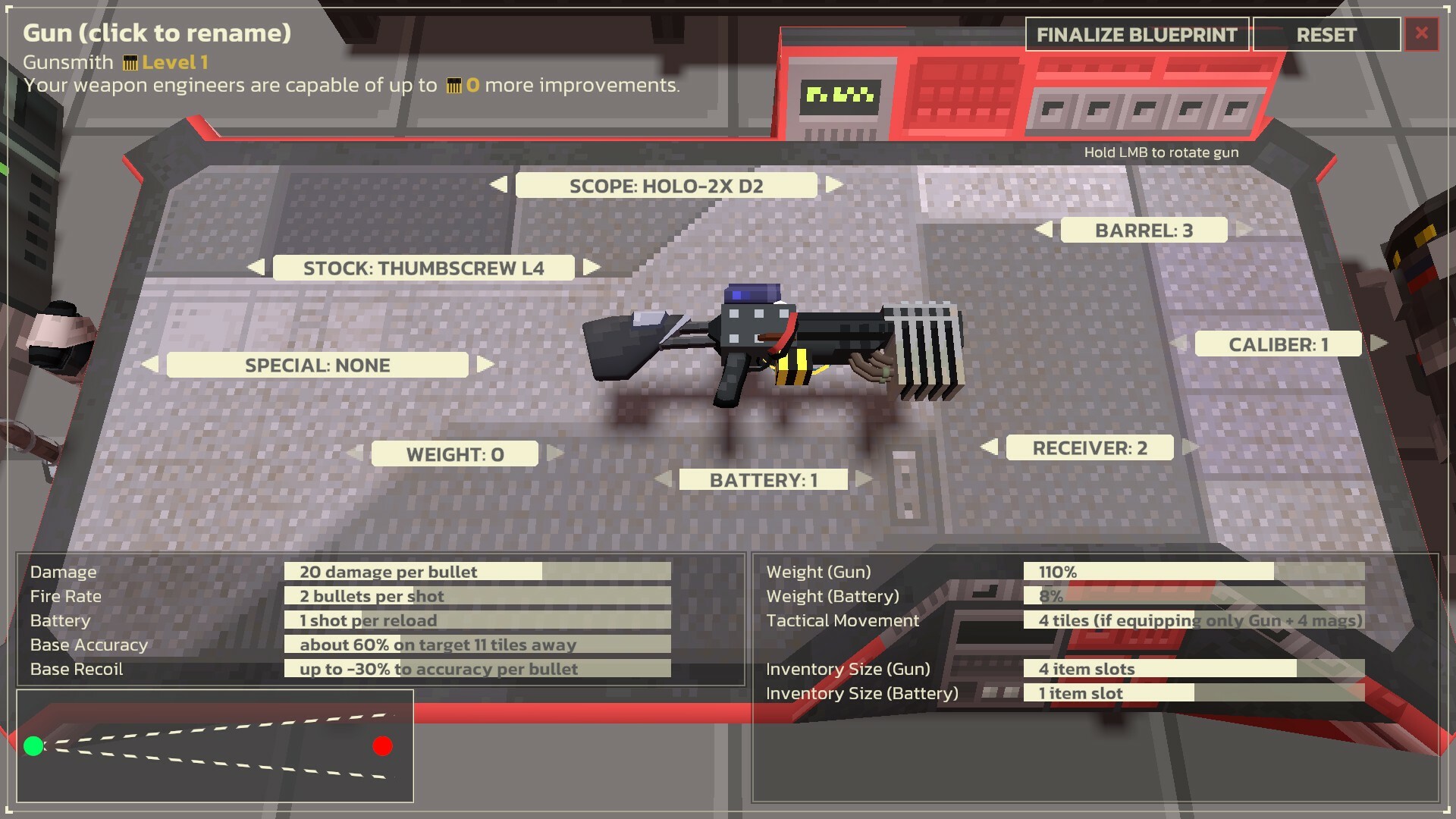This screenshot has width=1456, height=819.
Task: Advance RECEIVER: 2 to next receiver
Action: tap(1191, 447)
